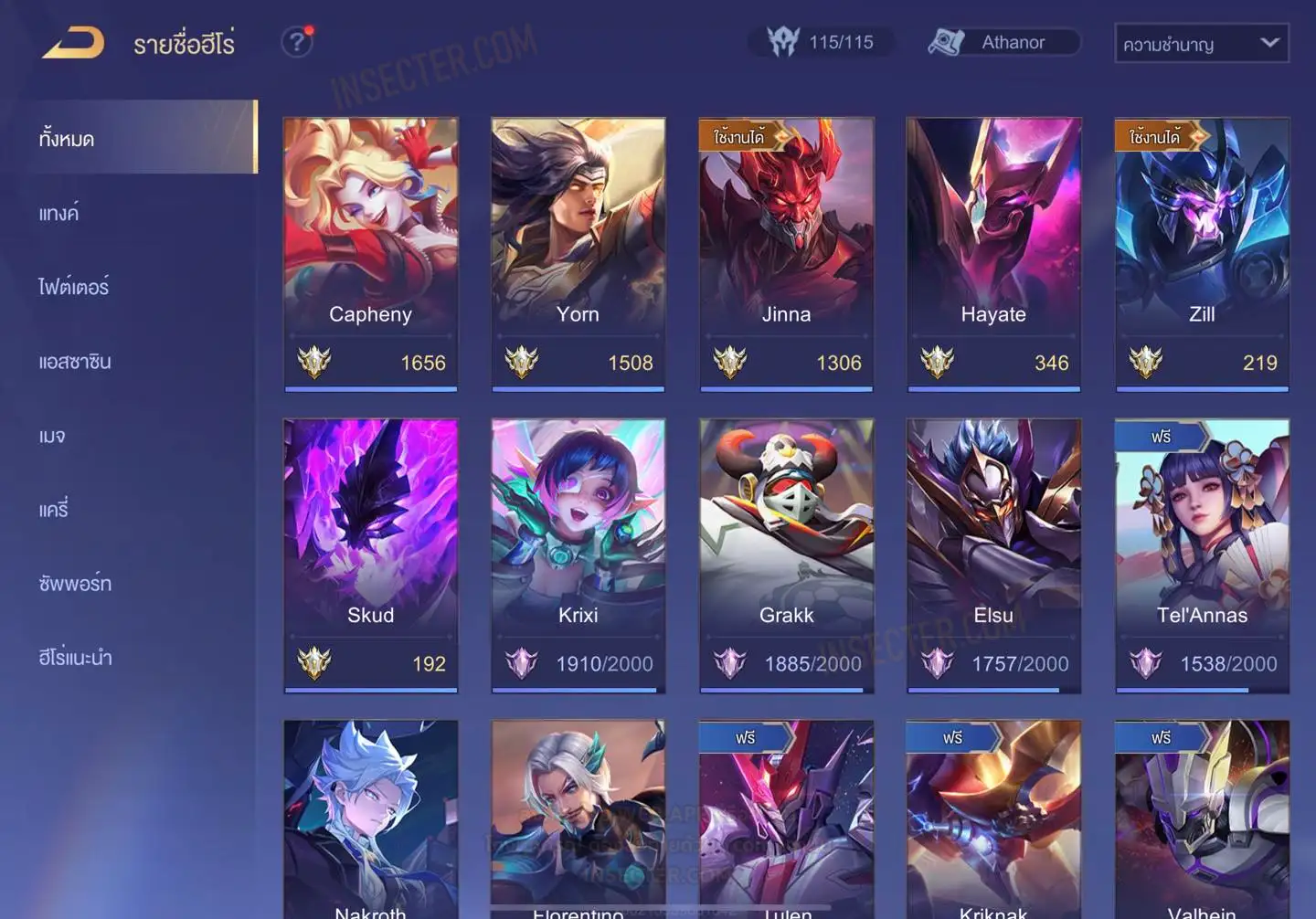The height and width of the screenshot is (919, 1316).
Task: Choose the ซัพพอร์ท (Support) tab
Action: click(75, 584)
